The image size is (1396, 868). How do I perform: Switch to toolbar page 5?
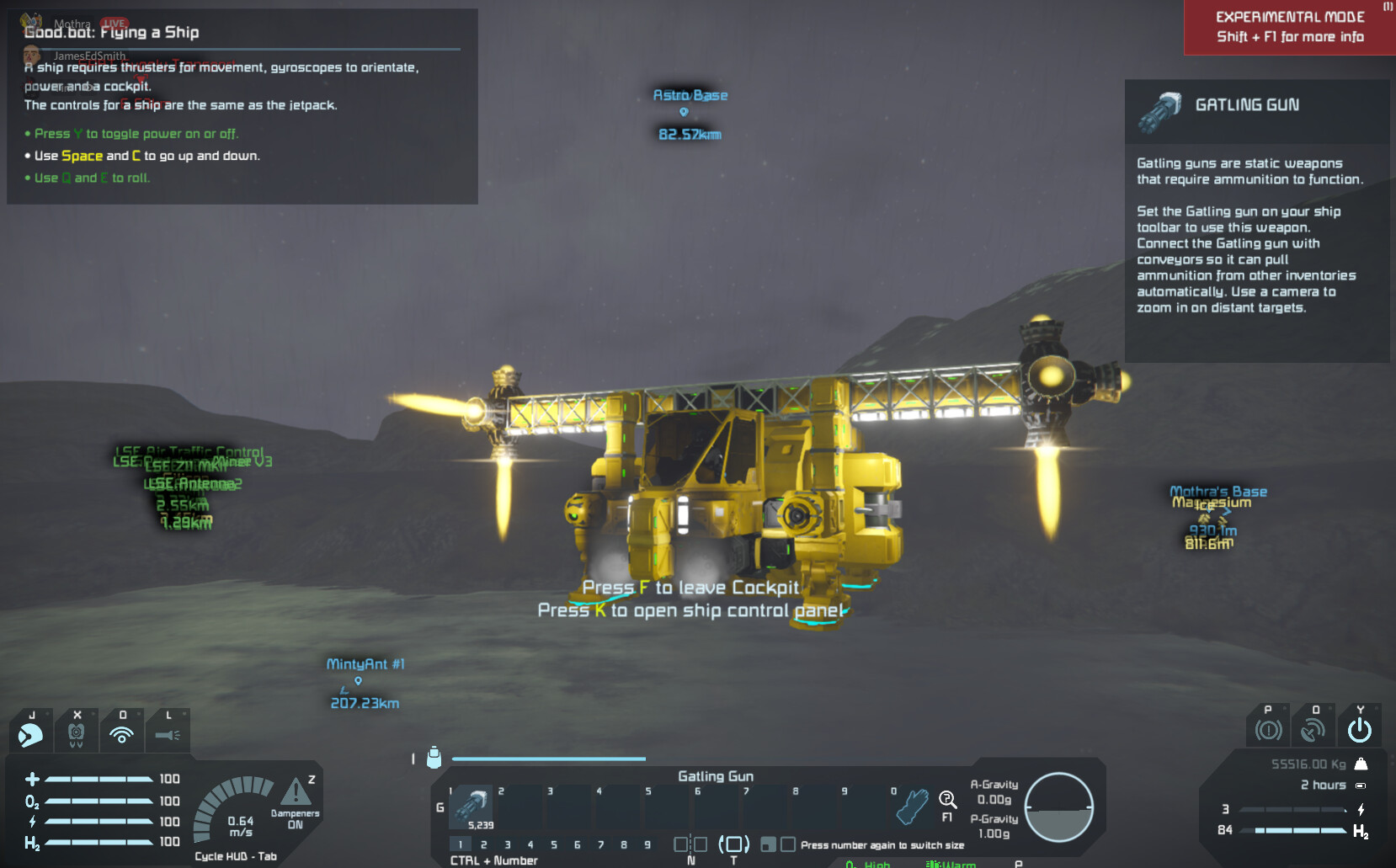click(554, 844)
